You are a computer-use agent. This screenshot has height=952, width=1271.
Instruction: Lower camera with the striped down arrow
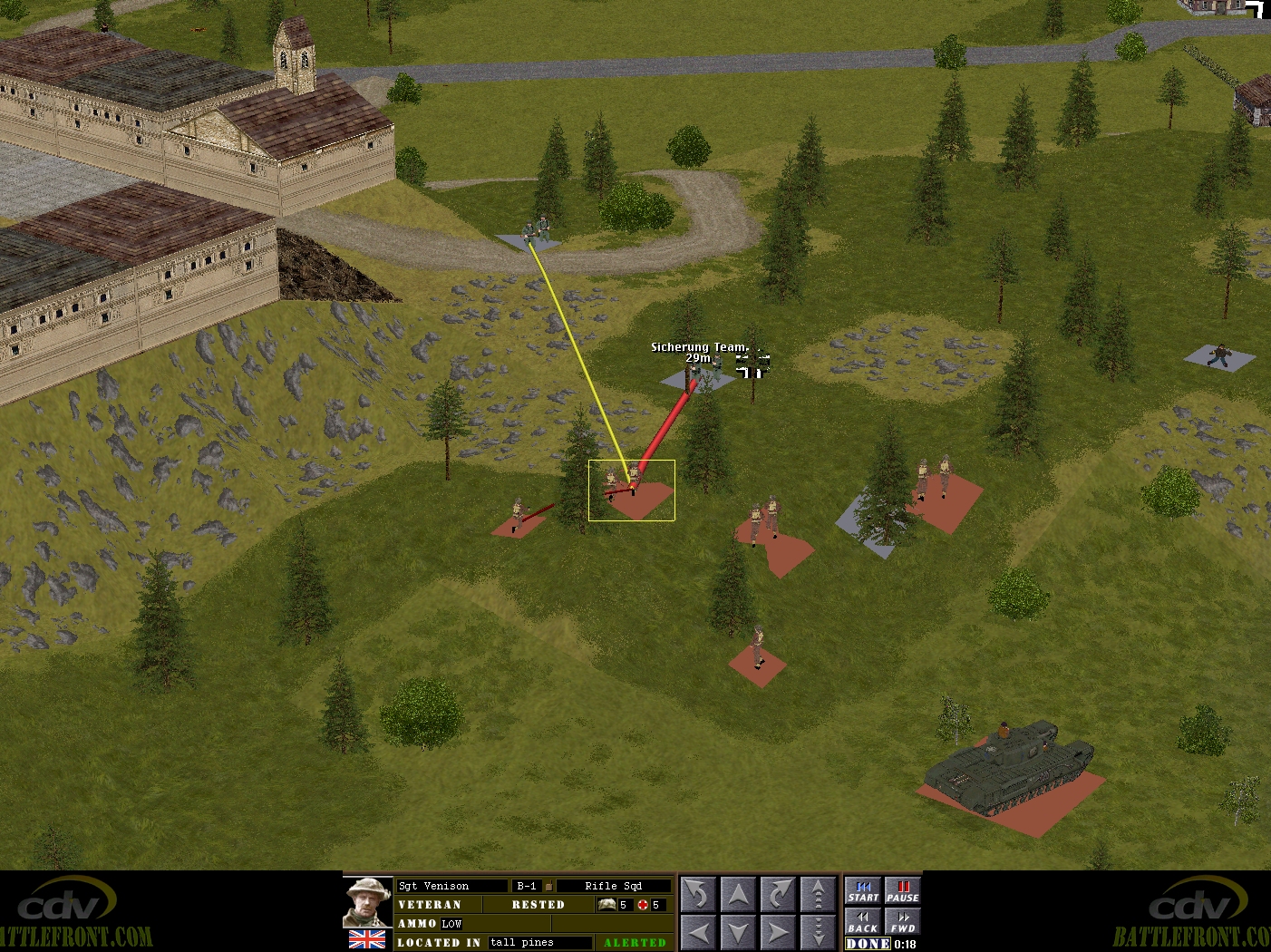pyautogui.click(x=819, y=931)
